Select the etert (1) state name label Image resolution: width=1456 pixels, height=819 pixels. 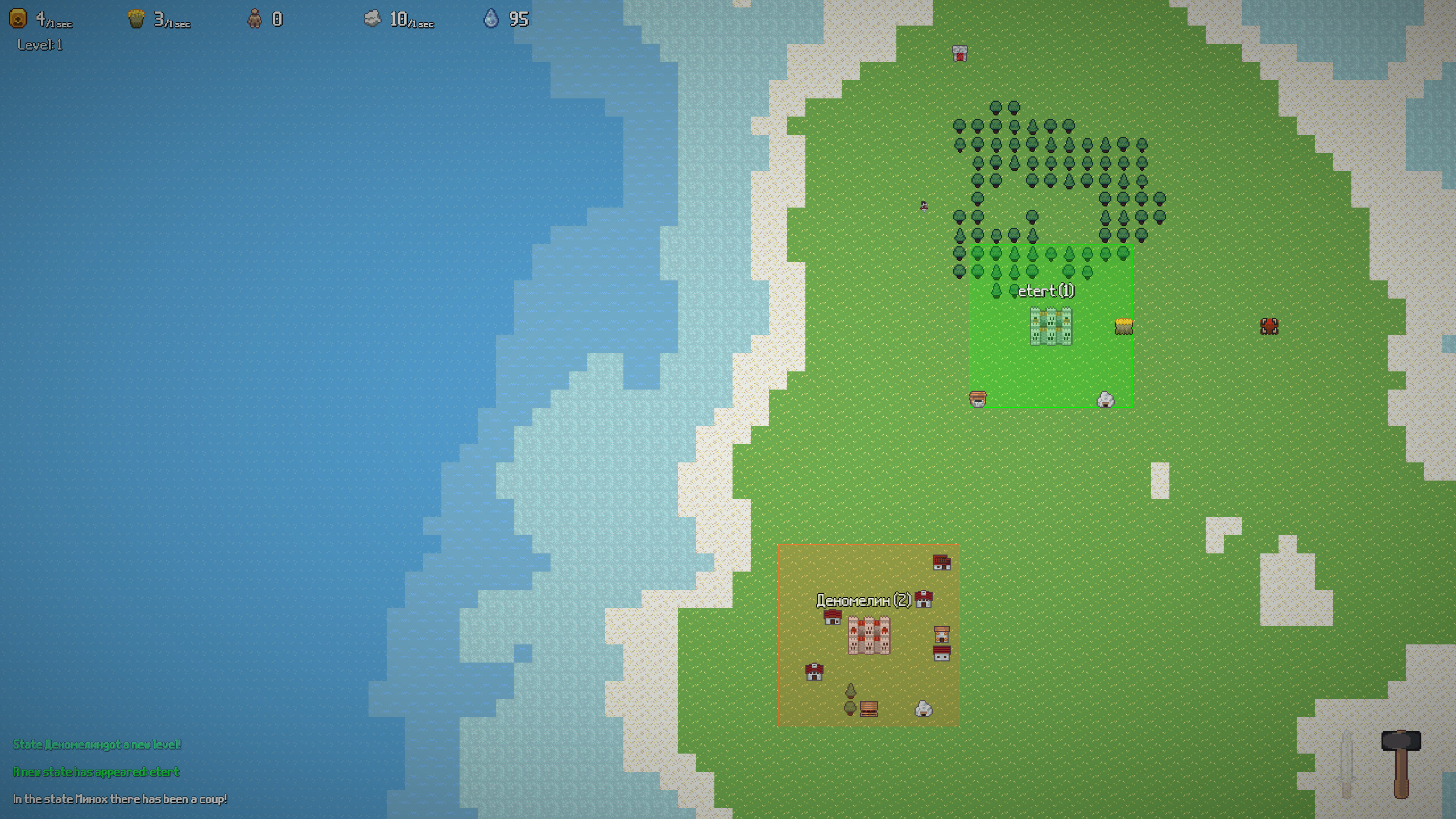[x=1047, y=291]
